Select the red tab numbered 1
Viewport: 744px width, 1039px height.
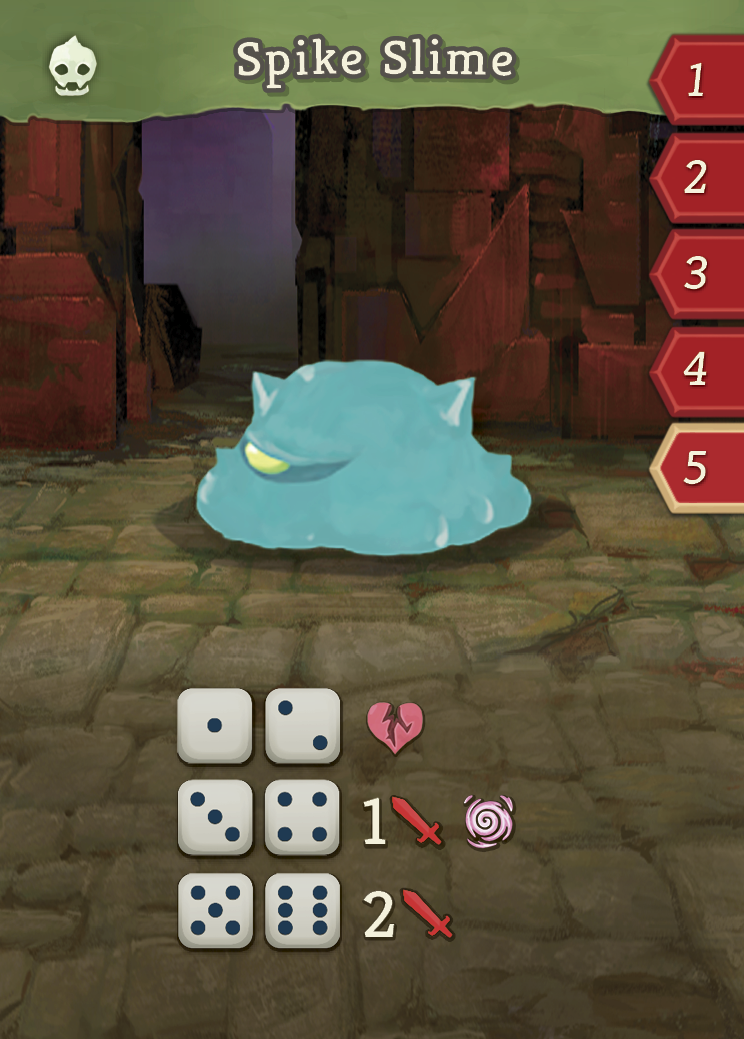tap(698, 80)
